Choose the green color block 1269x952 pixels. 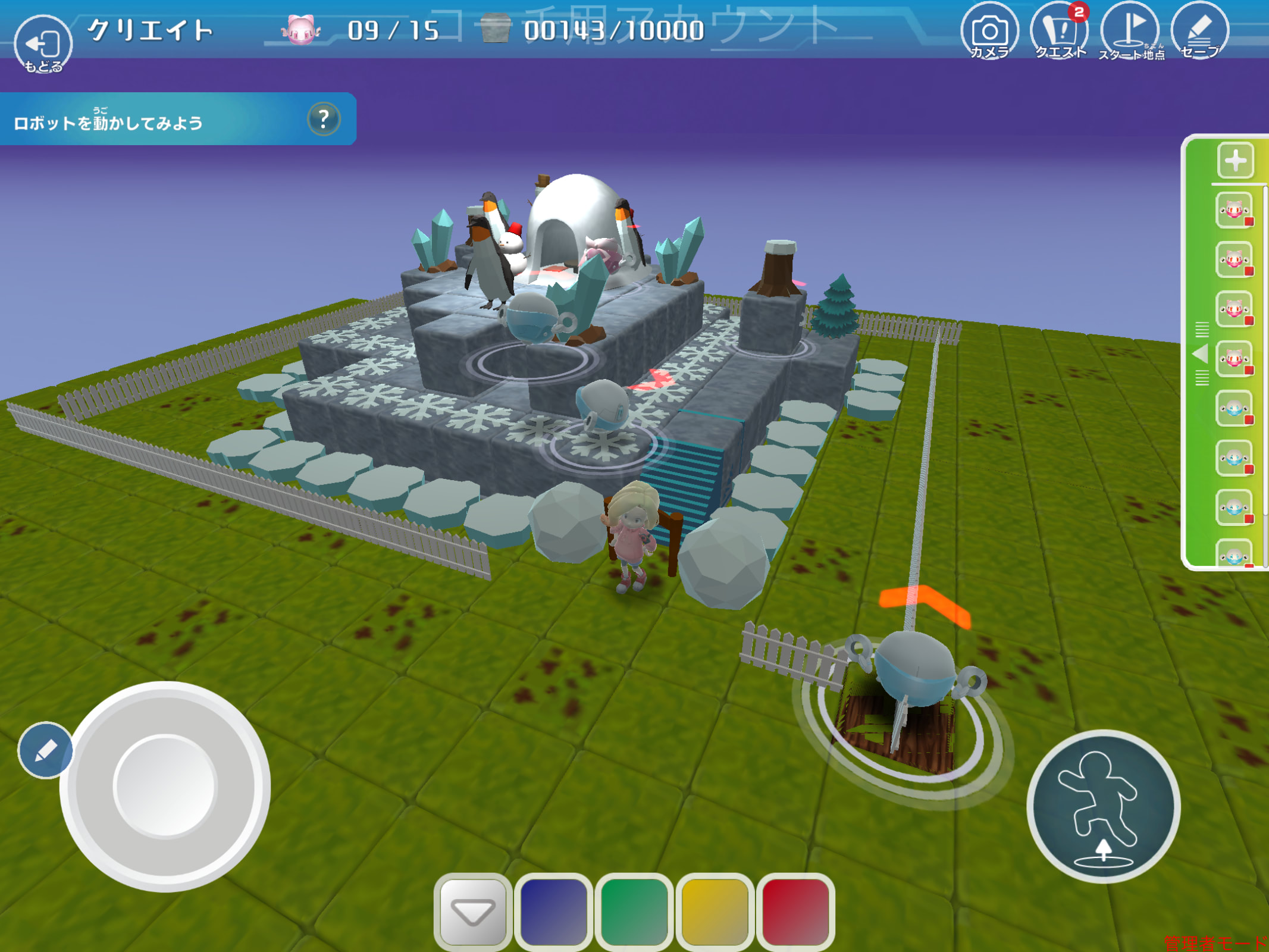click(634, 910)
